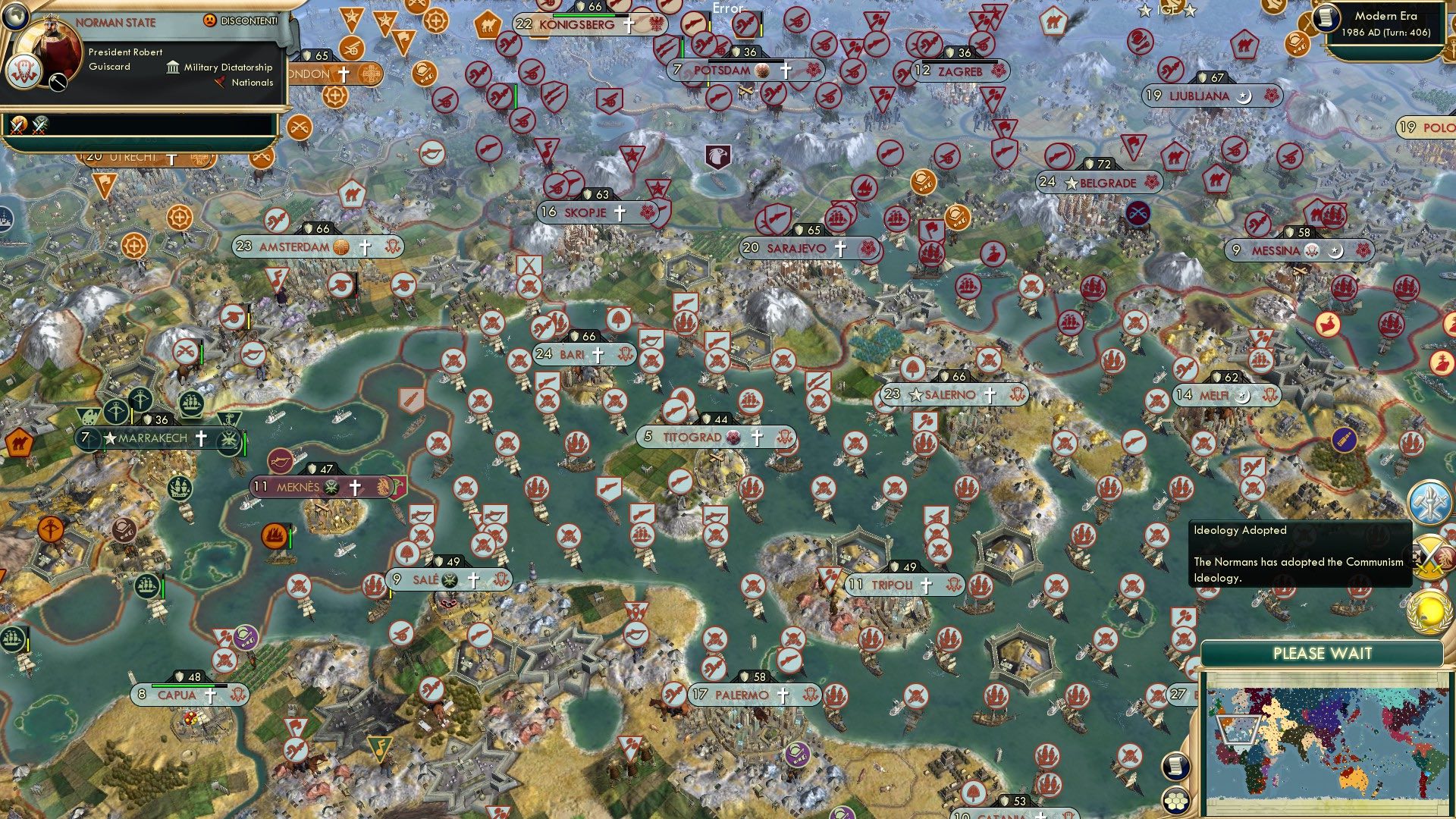This screenshot has width=1456, height=819.
Task: Click the scroll notification icon above the hexagon button
Action: coord(1177,766)
